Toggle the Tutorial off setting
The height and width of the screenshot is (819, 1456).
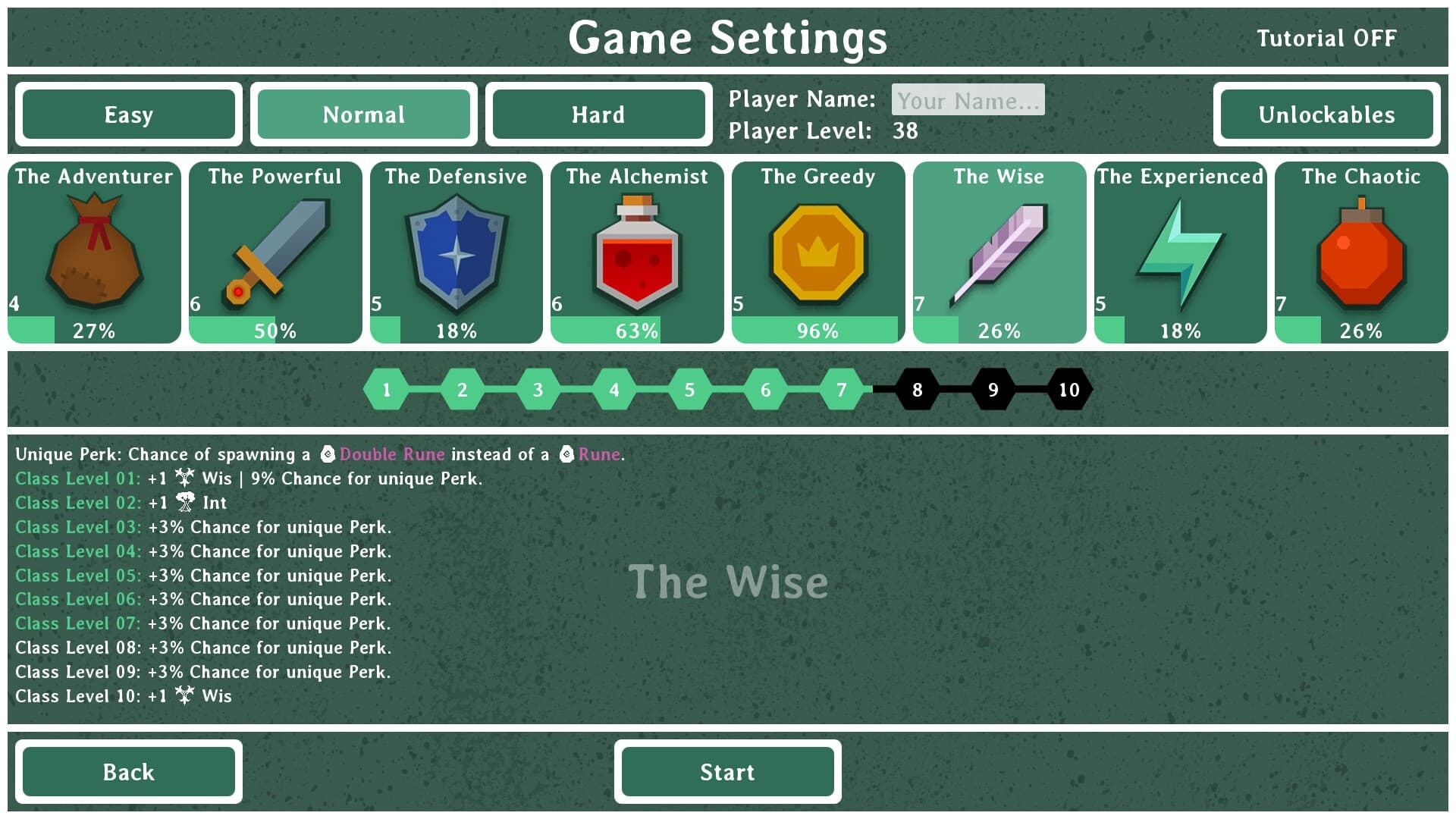click(1326, 37)
